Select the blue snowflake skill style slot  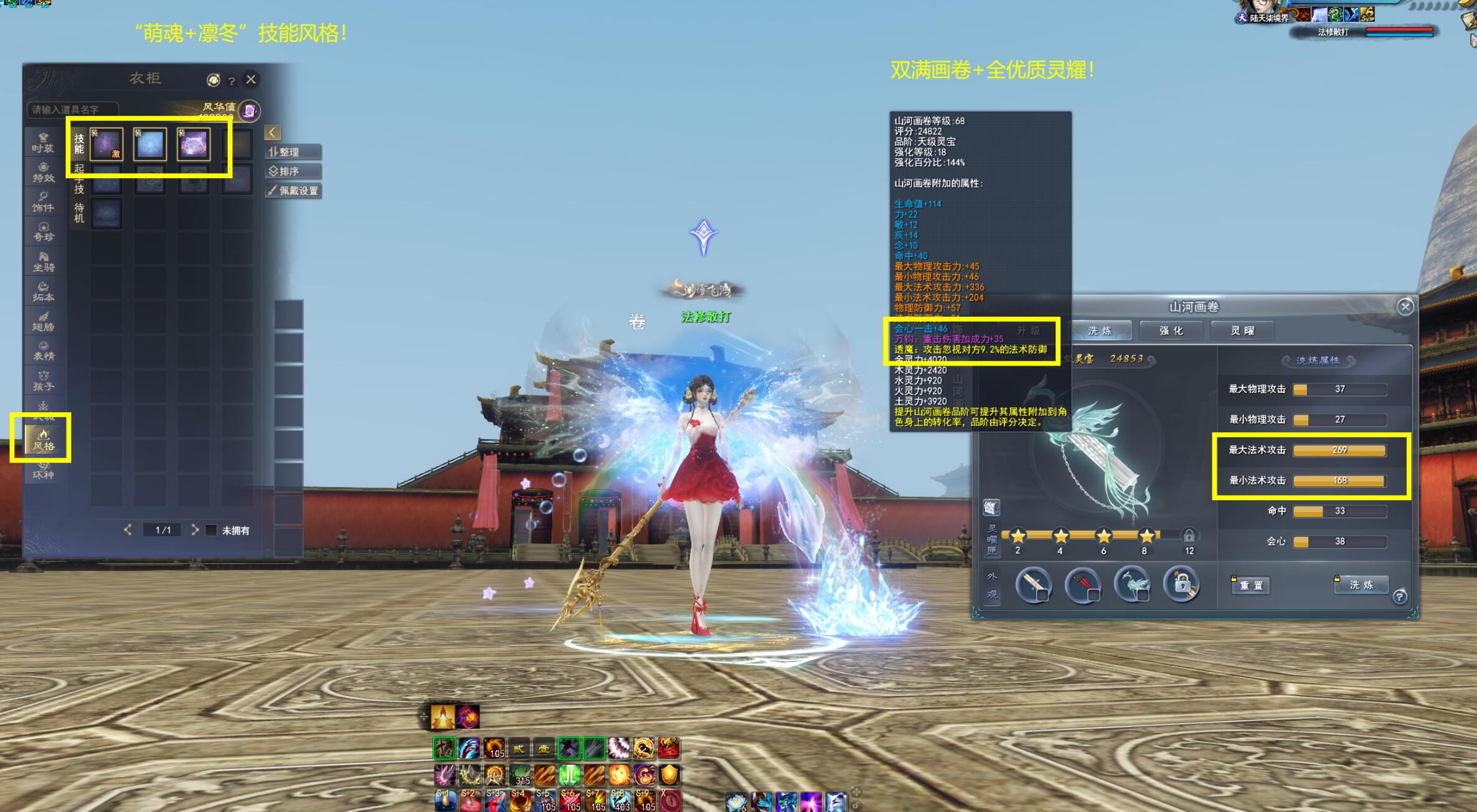[x=150, y=144]
